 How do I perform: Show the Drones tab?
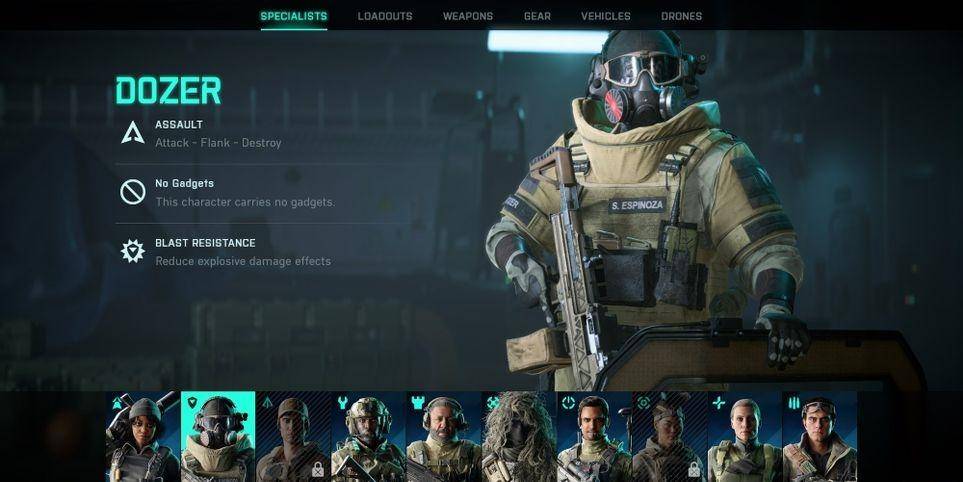tap(681, 16)
